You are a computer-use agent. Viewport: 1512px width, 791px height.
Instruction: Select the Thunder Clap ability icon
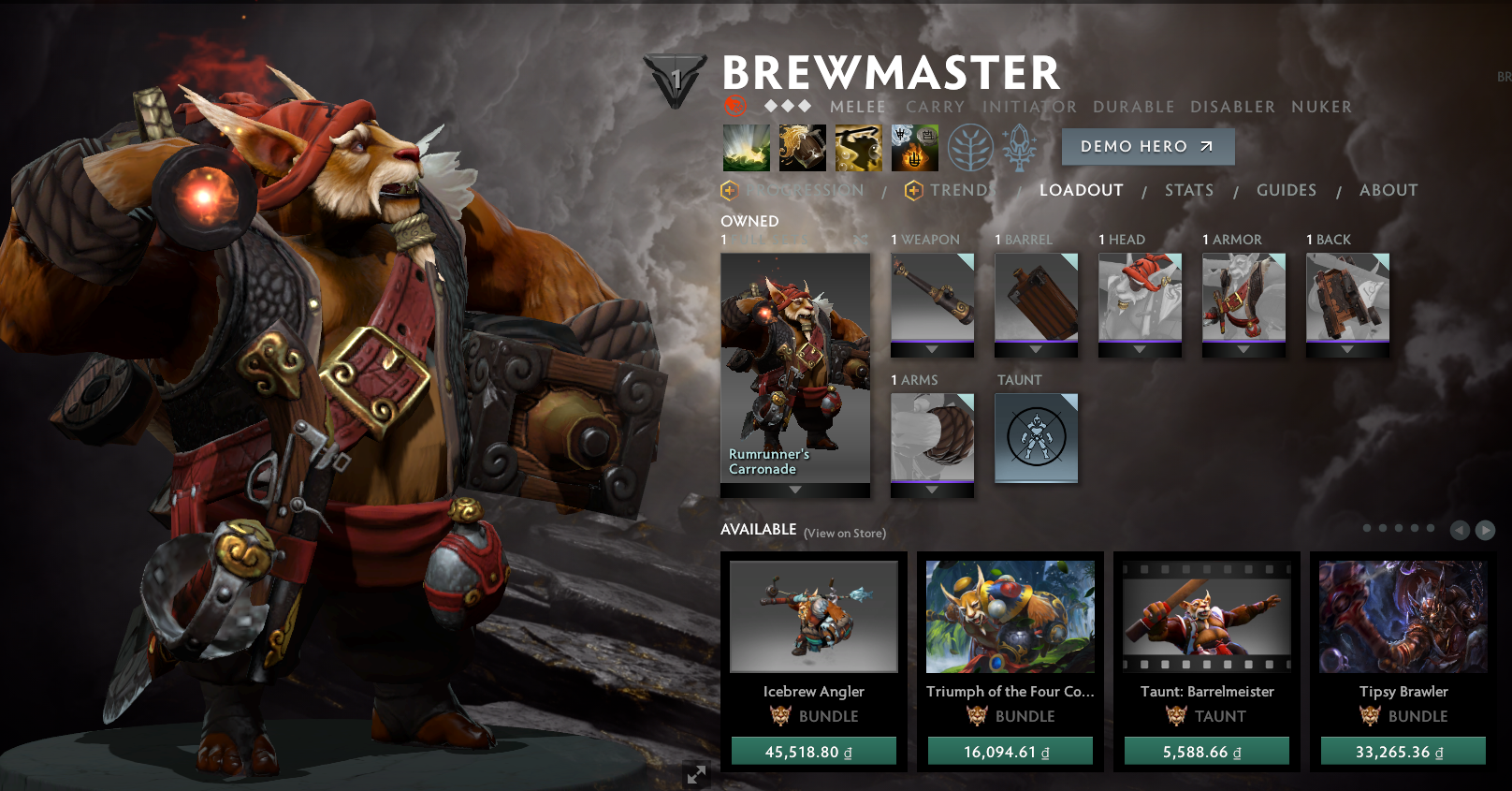(x=746, y=148)
